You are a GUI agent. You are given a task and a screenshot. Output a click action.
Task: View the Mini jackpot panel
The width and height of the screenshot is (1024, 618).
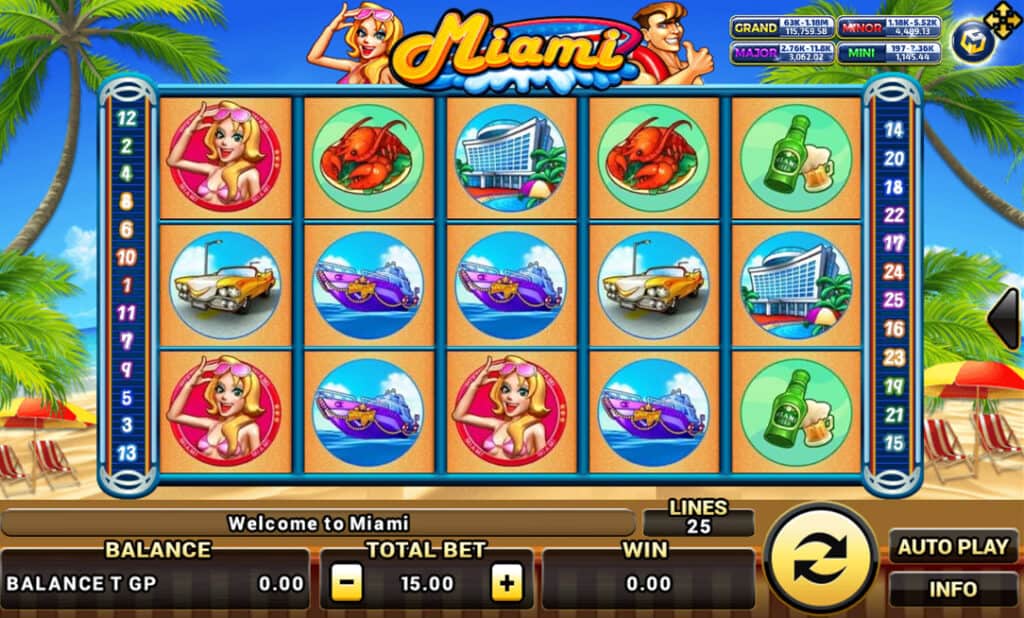(x=886, y=52)
